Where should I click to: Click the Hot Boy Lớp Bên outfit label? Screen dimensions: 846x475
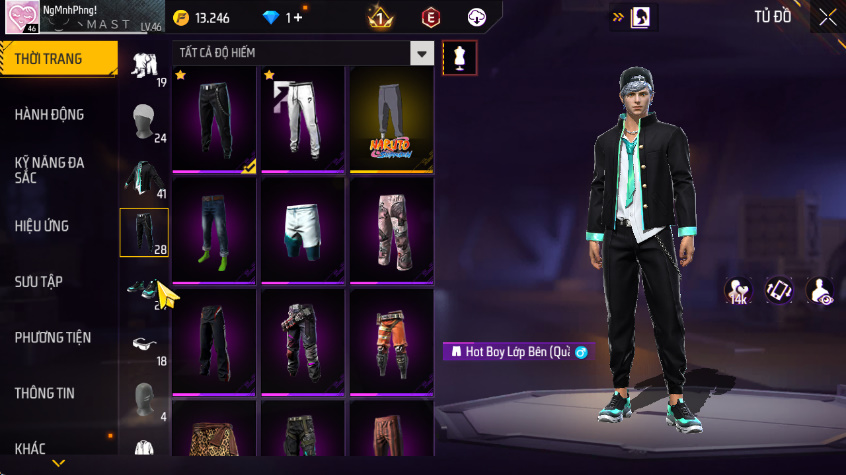coord(518,352)
